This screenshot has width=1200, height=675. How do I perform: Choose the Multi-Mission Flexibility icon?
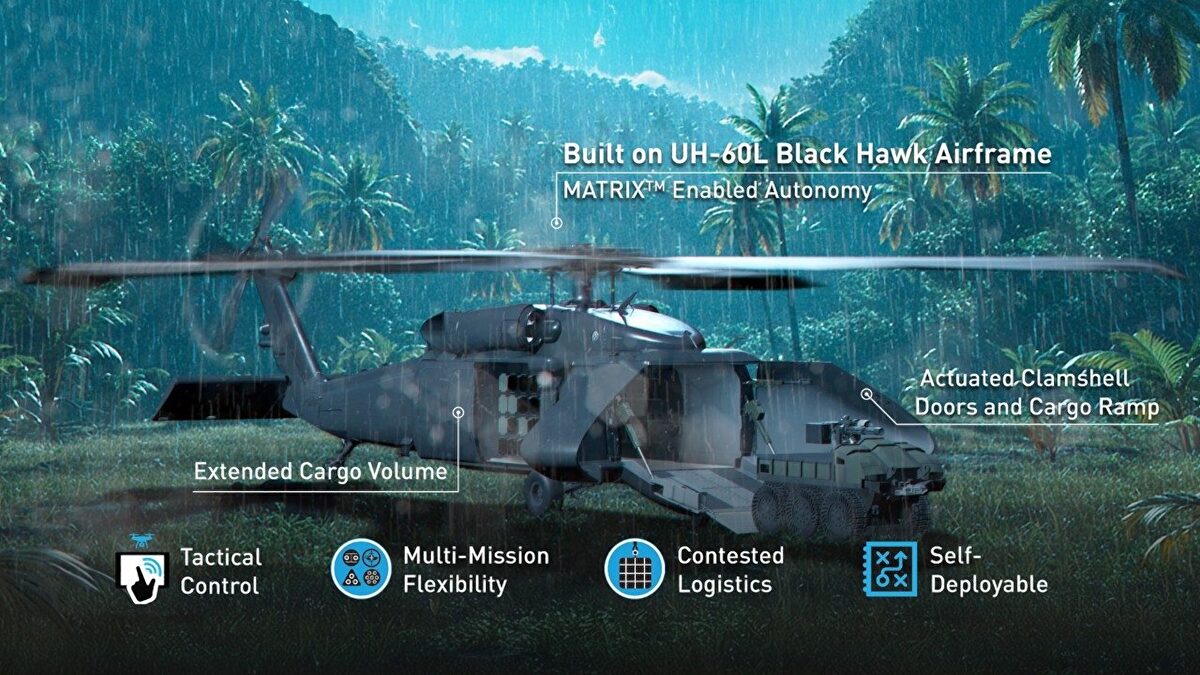(x=361, y=569)
